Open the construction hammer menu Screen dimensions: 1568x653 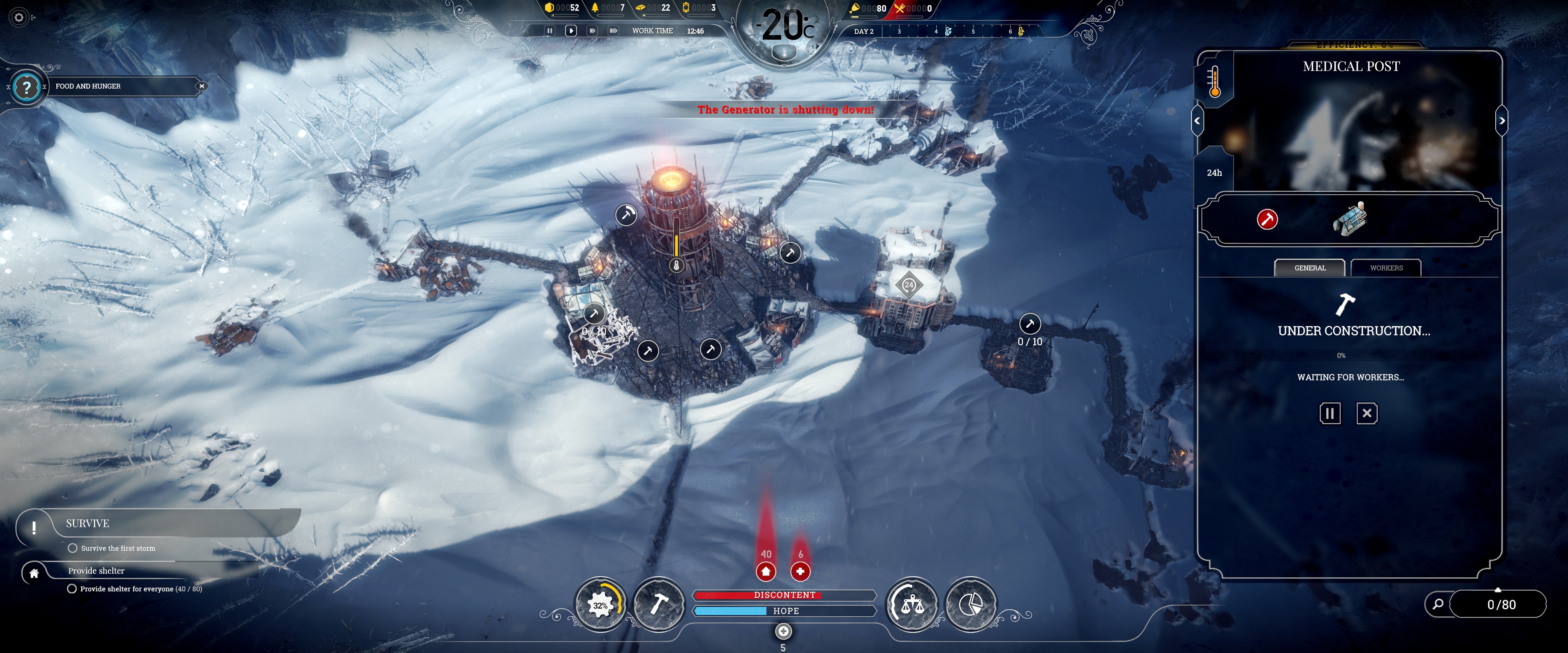(x=659, y=605)
